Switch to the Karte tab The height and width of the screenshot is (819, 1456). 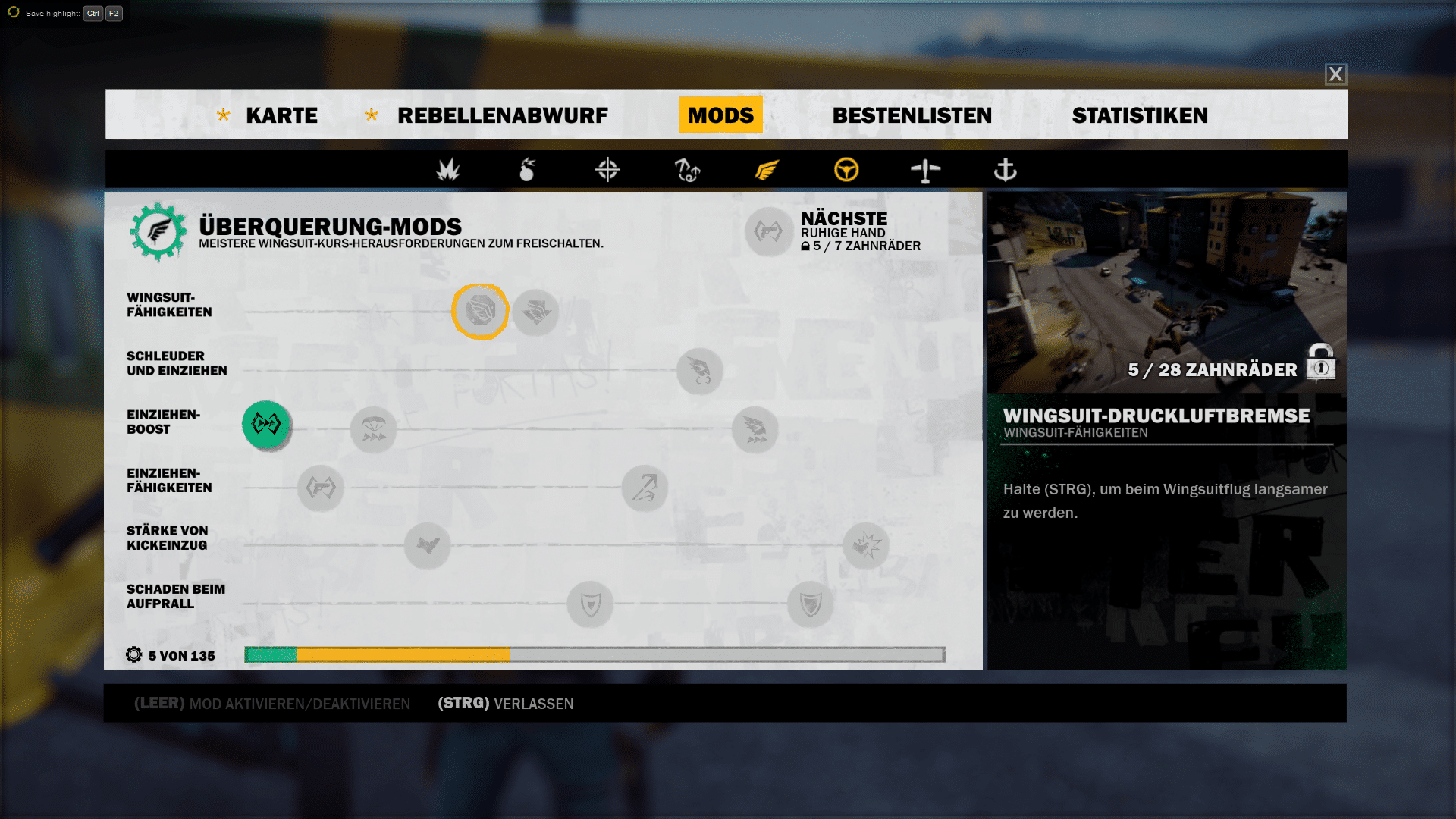pos(281,115)
